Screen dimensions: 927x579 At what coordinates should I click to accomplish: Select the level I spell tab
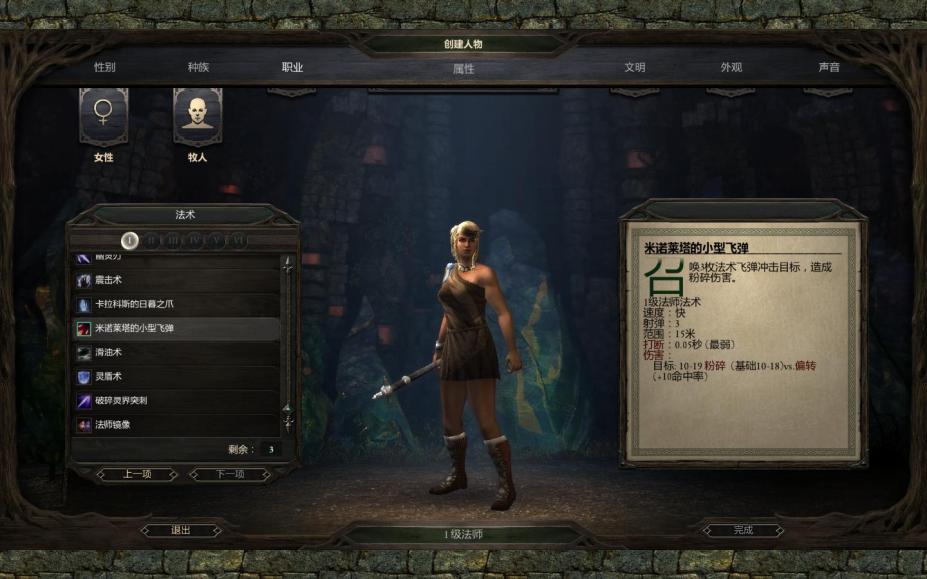pos(130,240)
